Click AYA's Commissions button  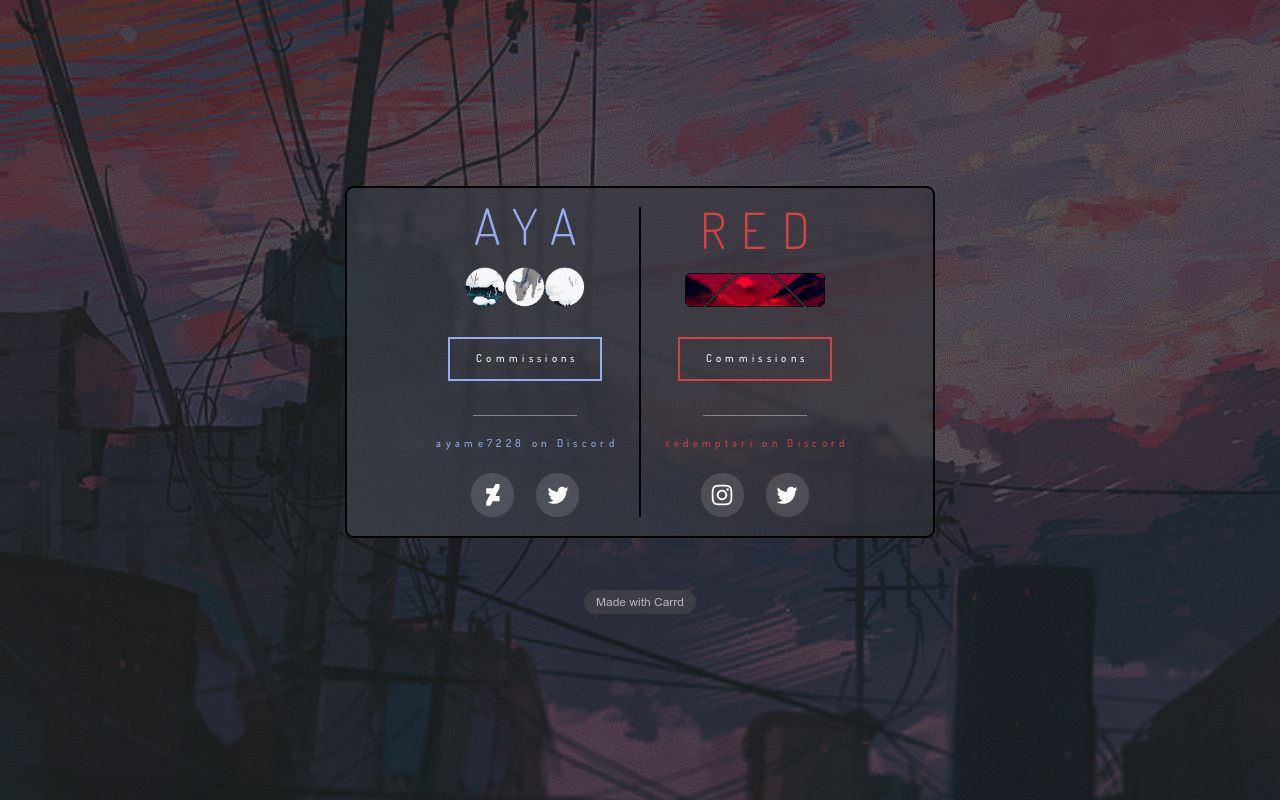coord(525,358)
